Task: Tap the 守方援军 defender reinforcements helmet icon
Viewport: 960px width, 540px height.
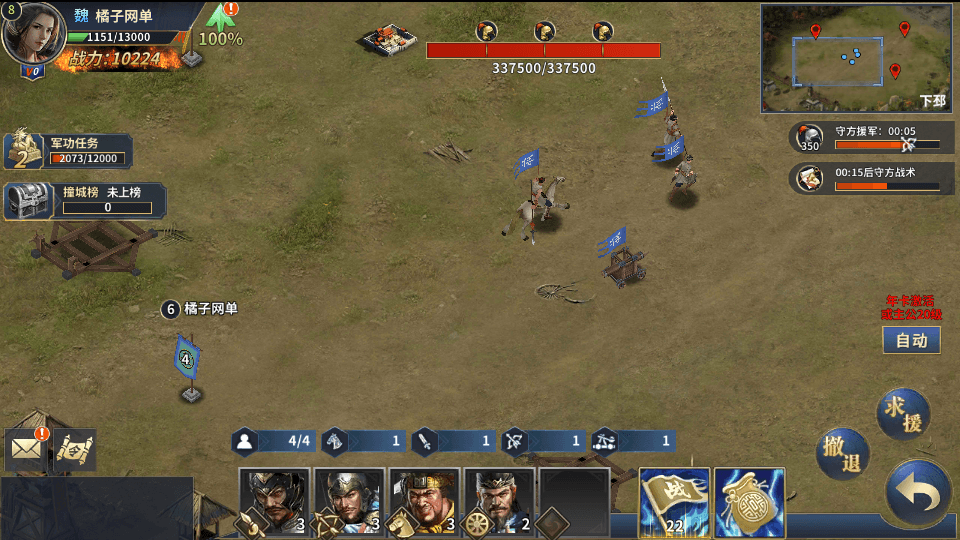Action: (x=811, y=138)
